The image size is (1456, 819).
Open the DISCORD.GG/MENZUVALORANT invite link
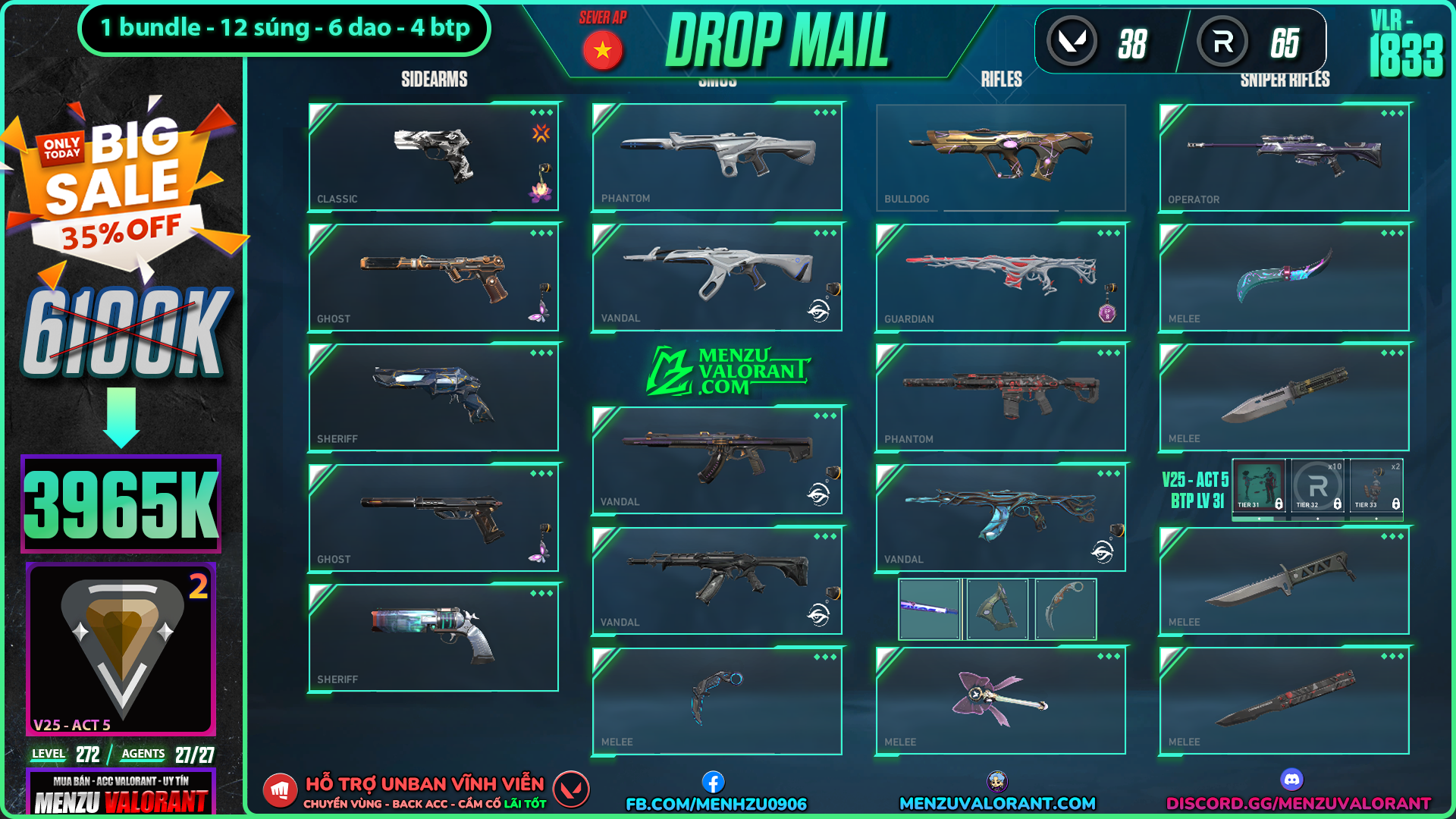tap(1298, 803)
